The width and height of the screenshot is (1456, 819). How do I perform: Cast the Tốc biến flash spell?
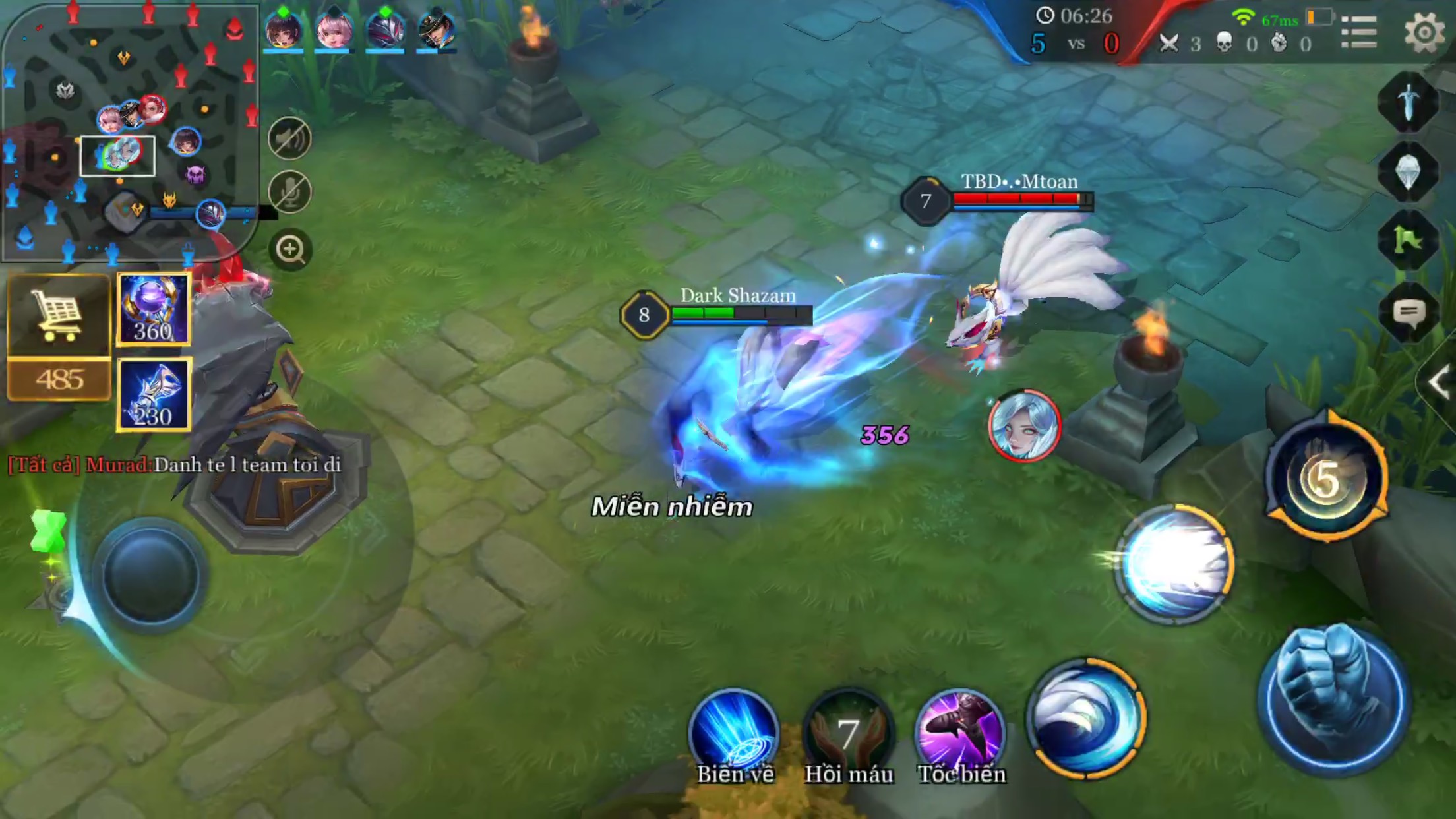pyautogui.click(x=961, y=731)
